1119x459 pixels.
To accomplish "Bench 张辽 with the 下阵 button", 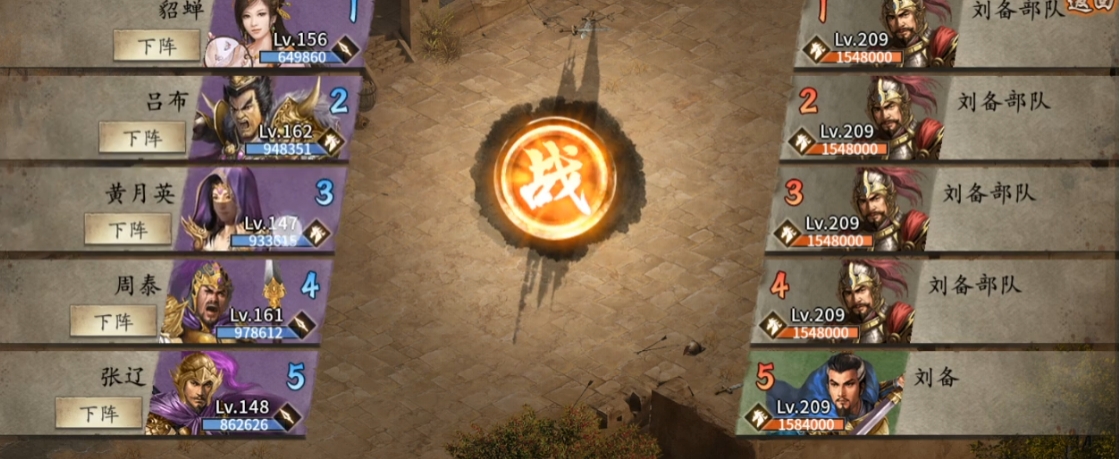I will [98, 412].
